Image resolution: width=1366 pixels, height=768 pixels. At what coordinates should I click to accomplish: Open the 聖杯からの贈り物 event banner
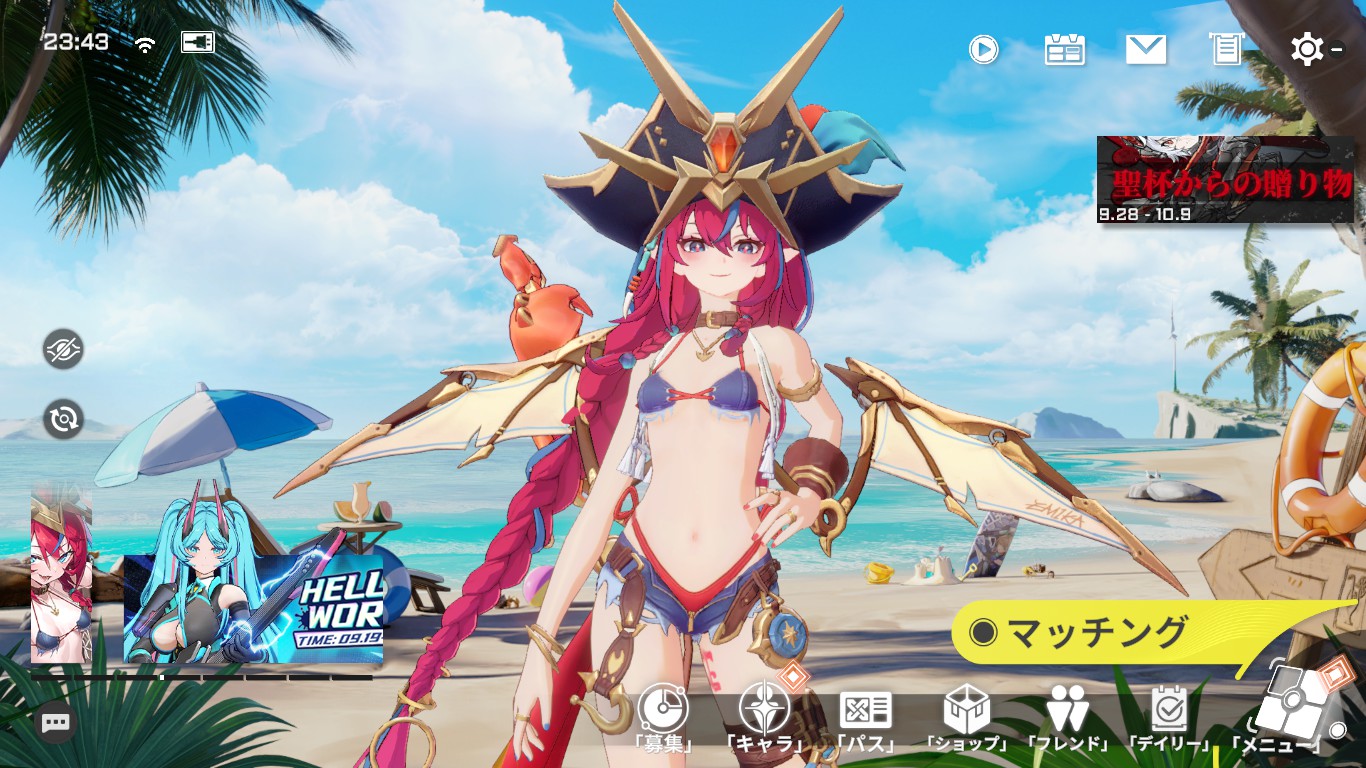(x=1225, y=179)
